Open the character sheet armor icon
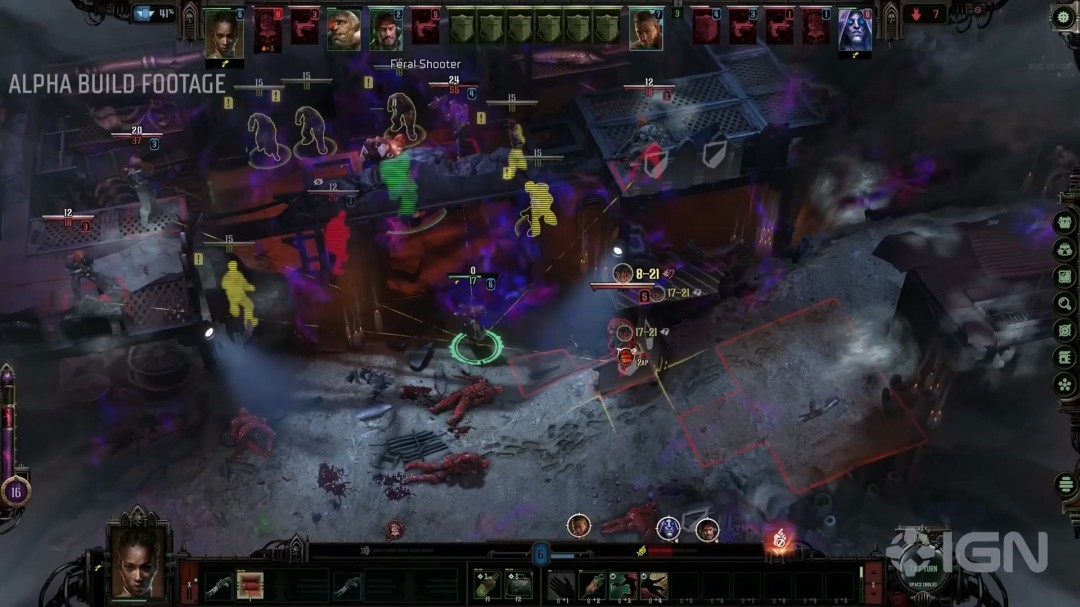The height and width of the screenshot is (607, 1080). tap(1065, 222)
